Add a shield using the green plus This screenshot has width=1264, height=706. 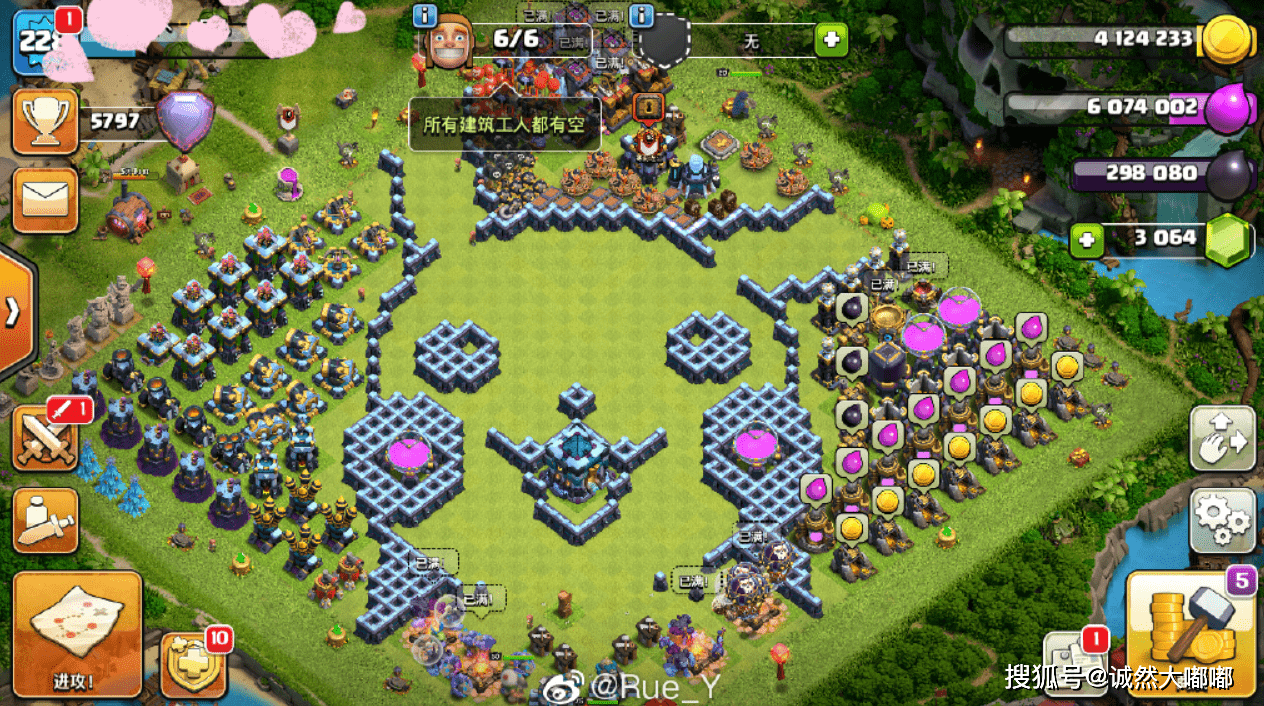pyautogui.click(x=829, y=41)
